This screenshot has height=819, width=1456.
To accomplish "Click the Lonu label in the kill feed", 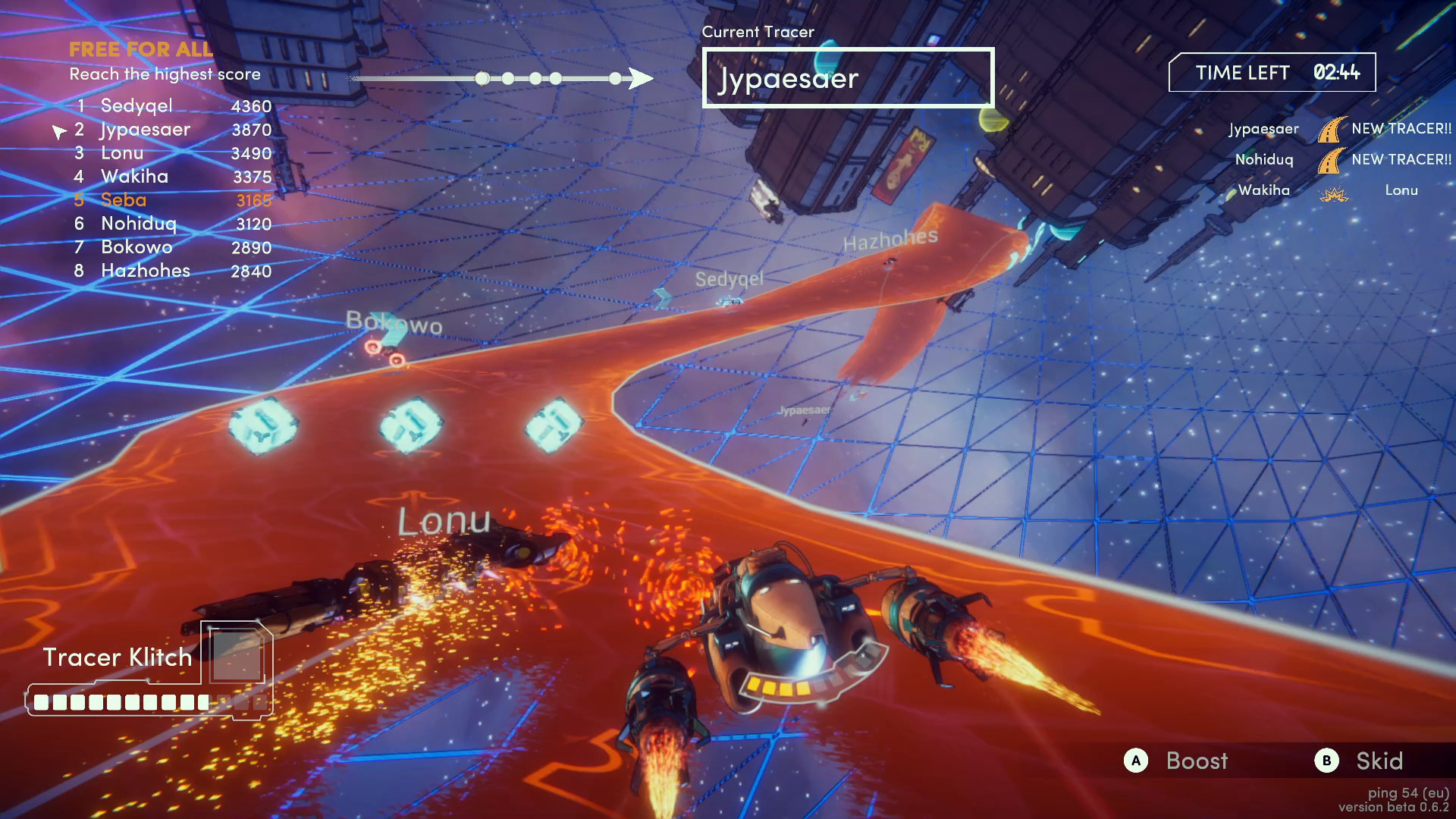I will click(x=1401, y=190).
